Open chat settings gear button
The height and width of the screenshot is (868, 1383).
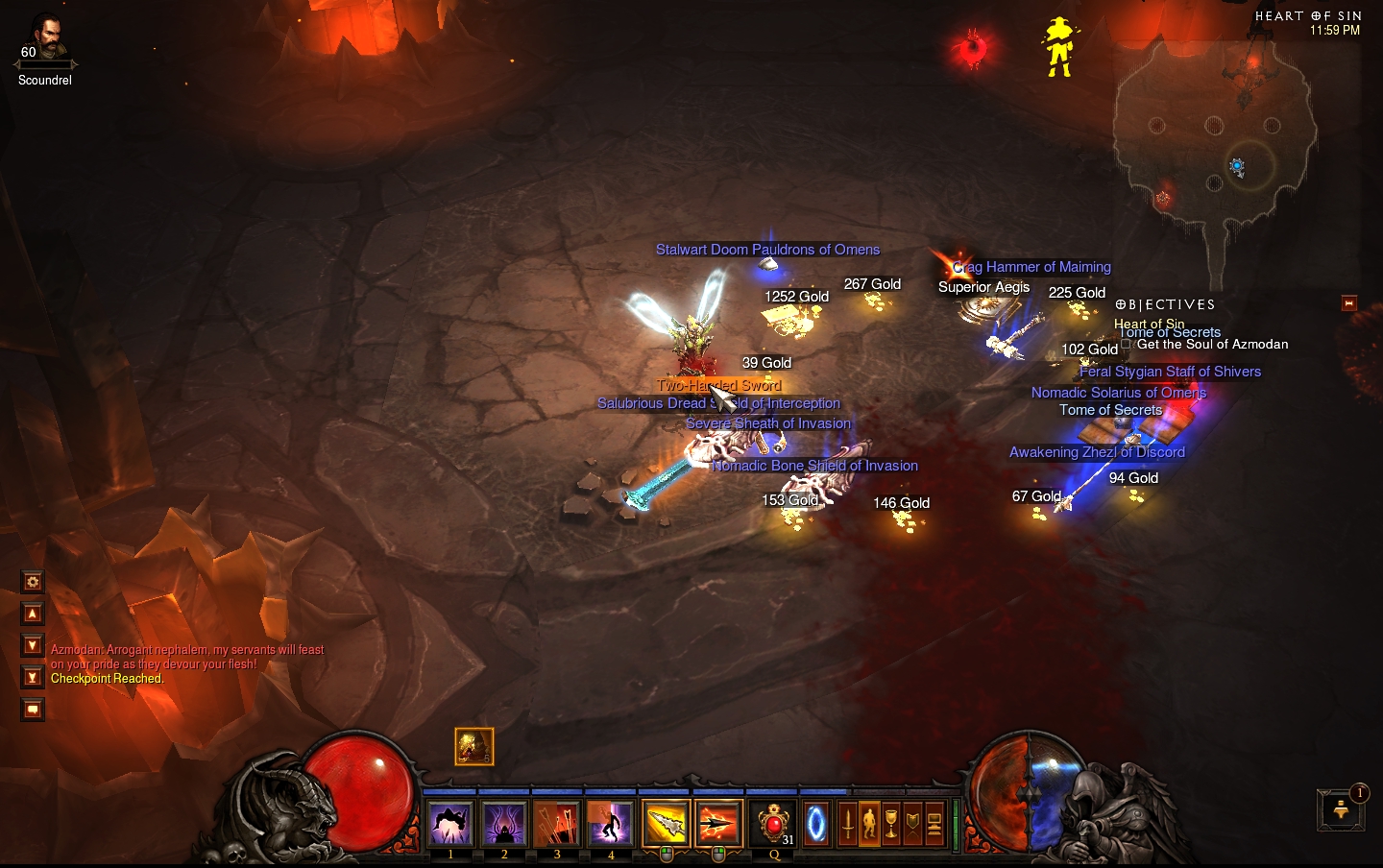[x=33, y=582]
